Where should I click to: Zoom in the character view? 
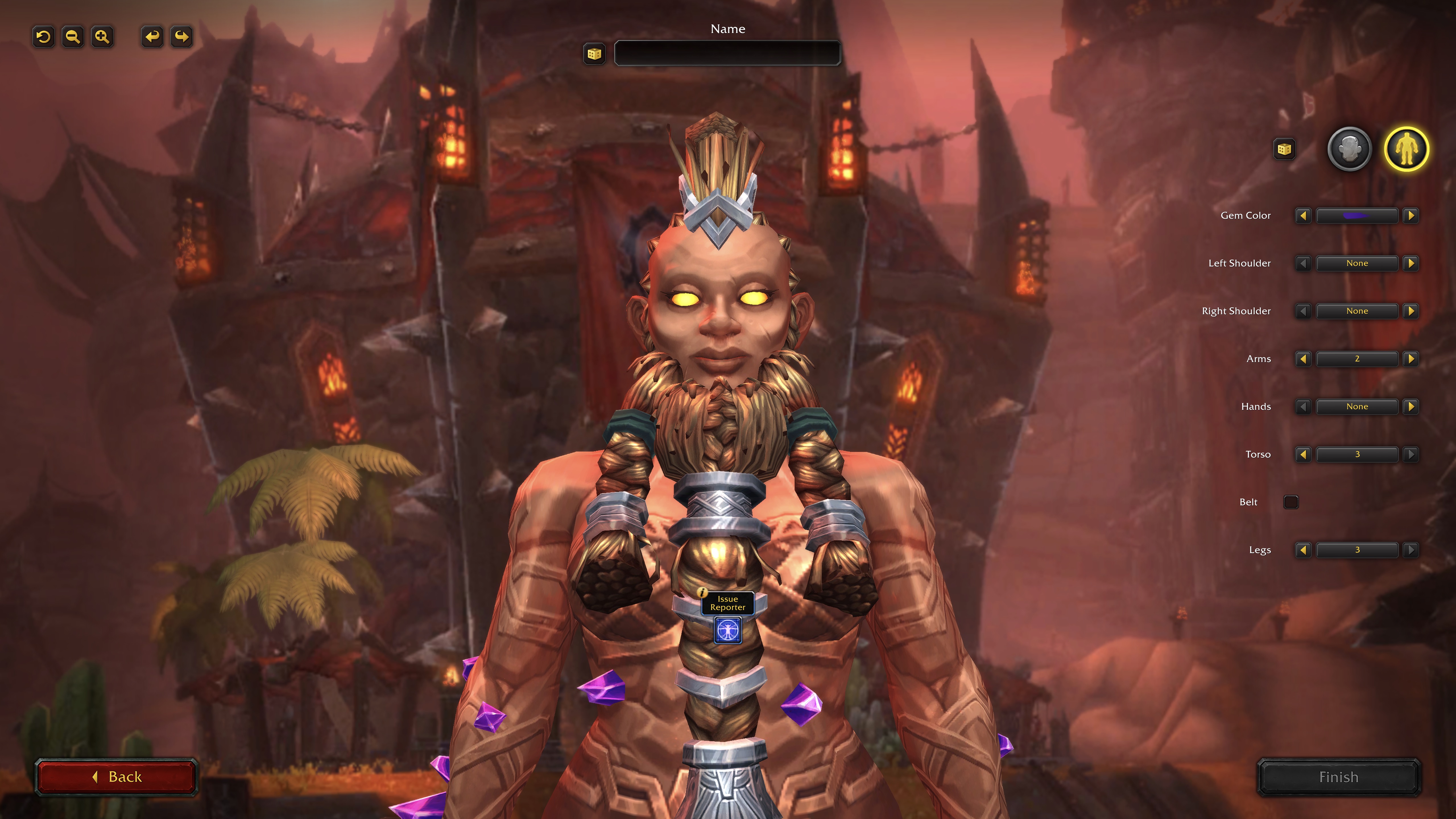[102, 37]
